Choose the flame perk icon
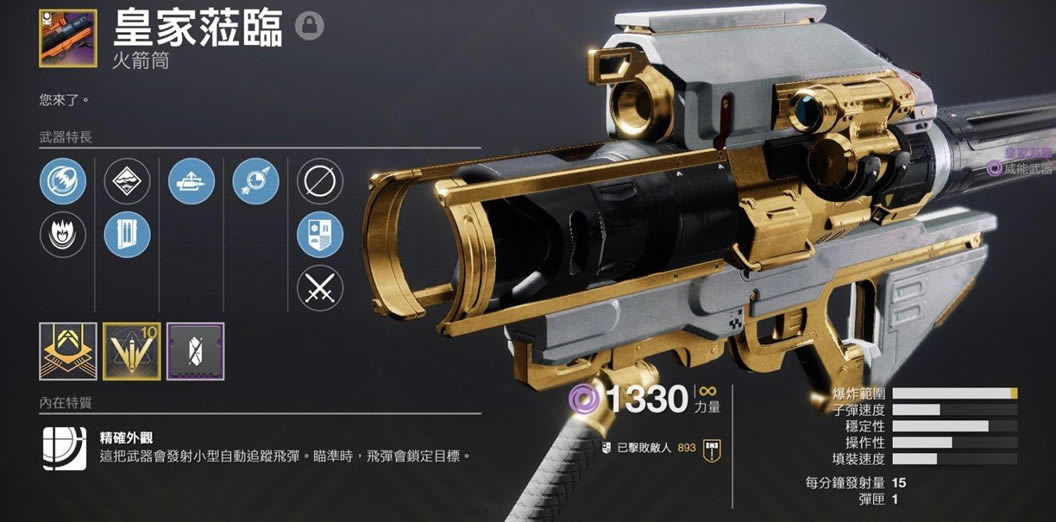1056x522 pixels. coord(63,235)
